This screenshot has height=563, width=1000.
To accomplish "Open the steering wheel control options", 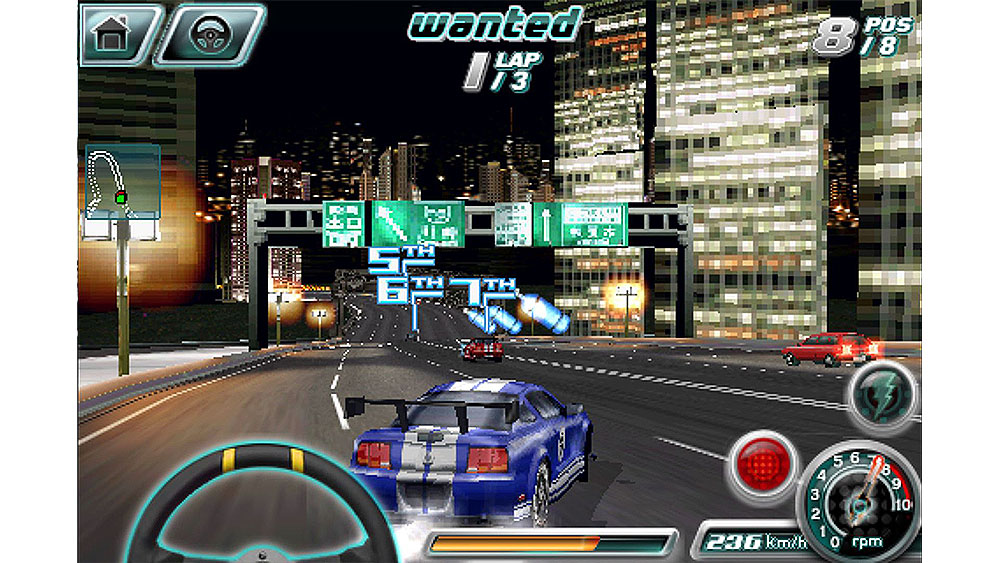I will tap(209, 34).
